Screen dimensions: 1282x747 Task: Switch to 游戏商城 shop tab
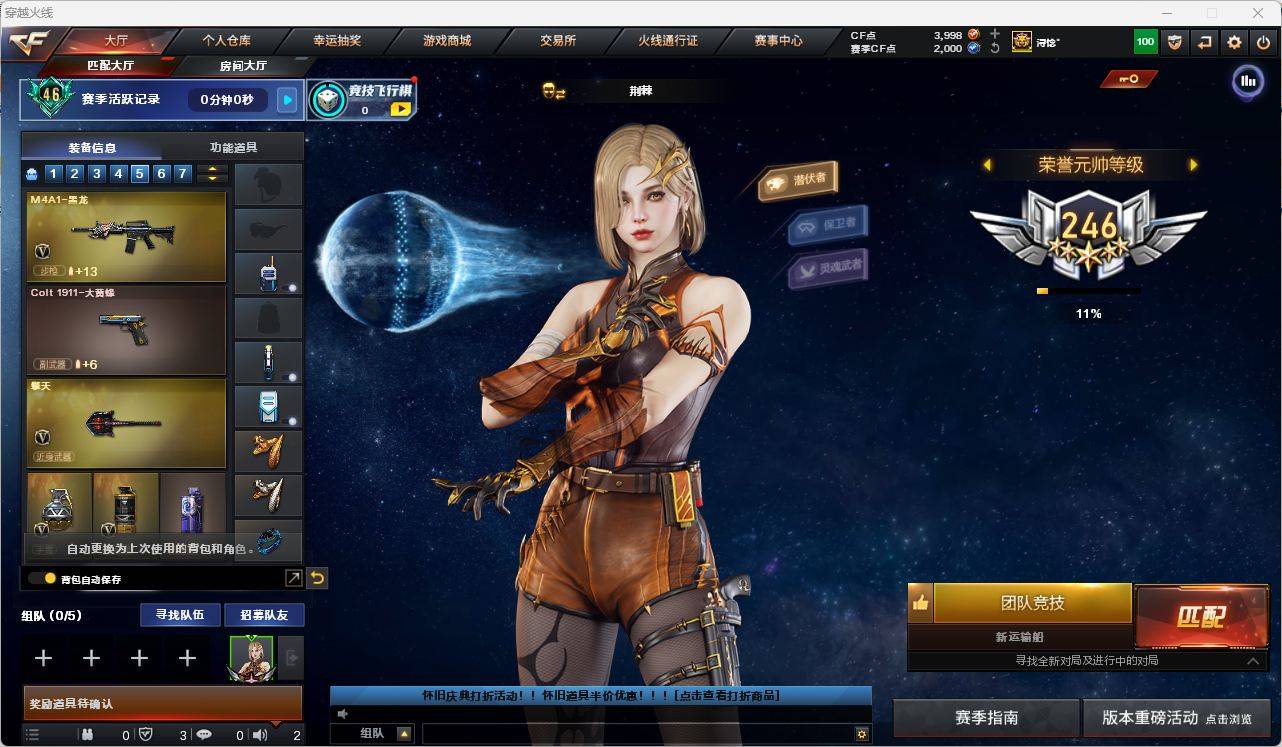(446, 41)
